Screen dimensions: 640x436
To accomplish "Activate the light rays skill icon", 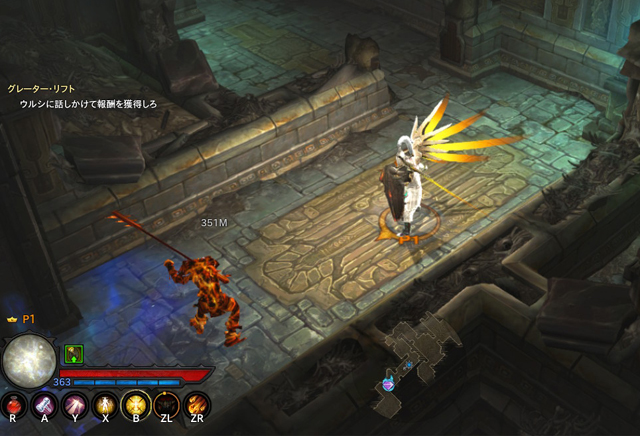I will click(73, 404).
